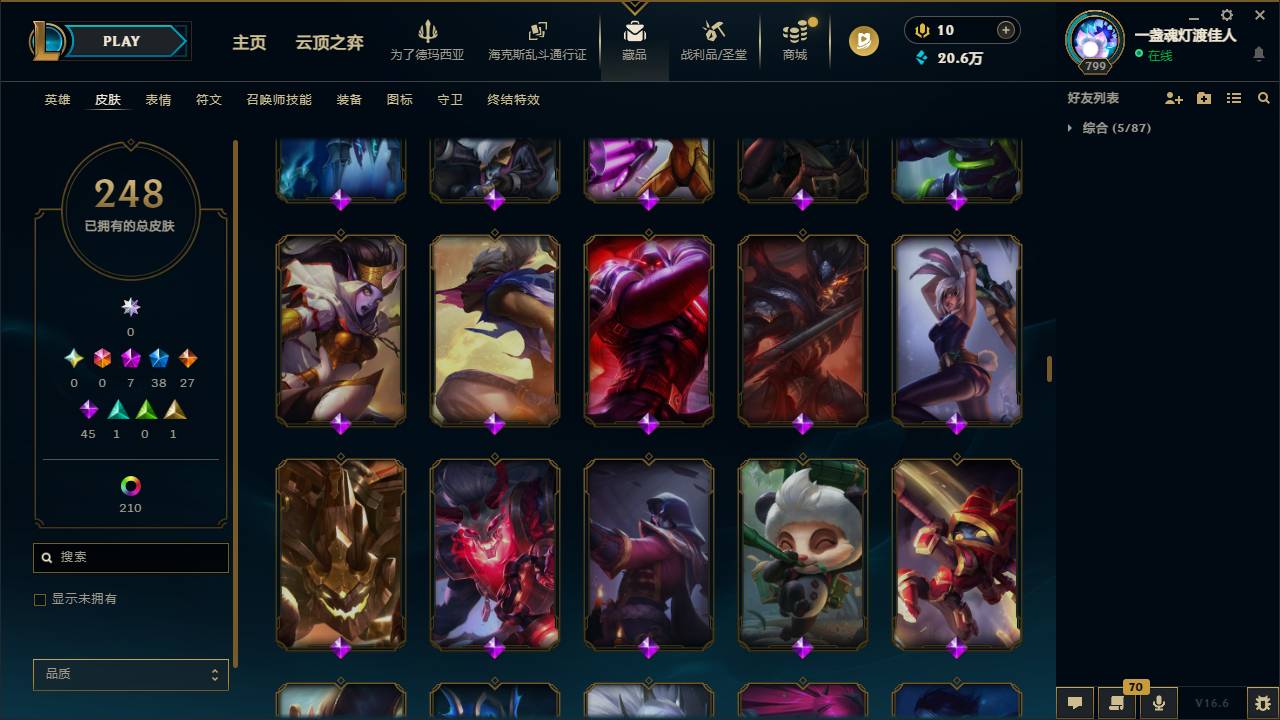Enable the 显示未拥有 checkbox
The image size is (1280, 720).
39,599
